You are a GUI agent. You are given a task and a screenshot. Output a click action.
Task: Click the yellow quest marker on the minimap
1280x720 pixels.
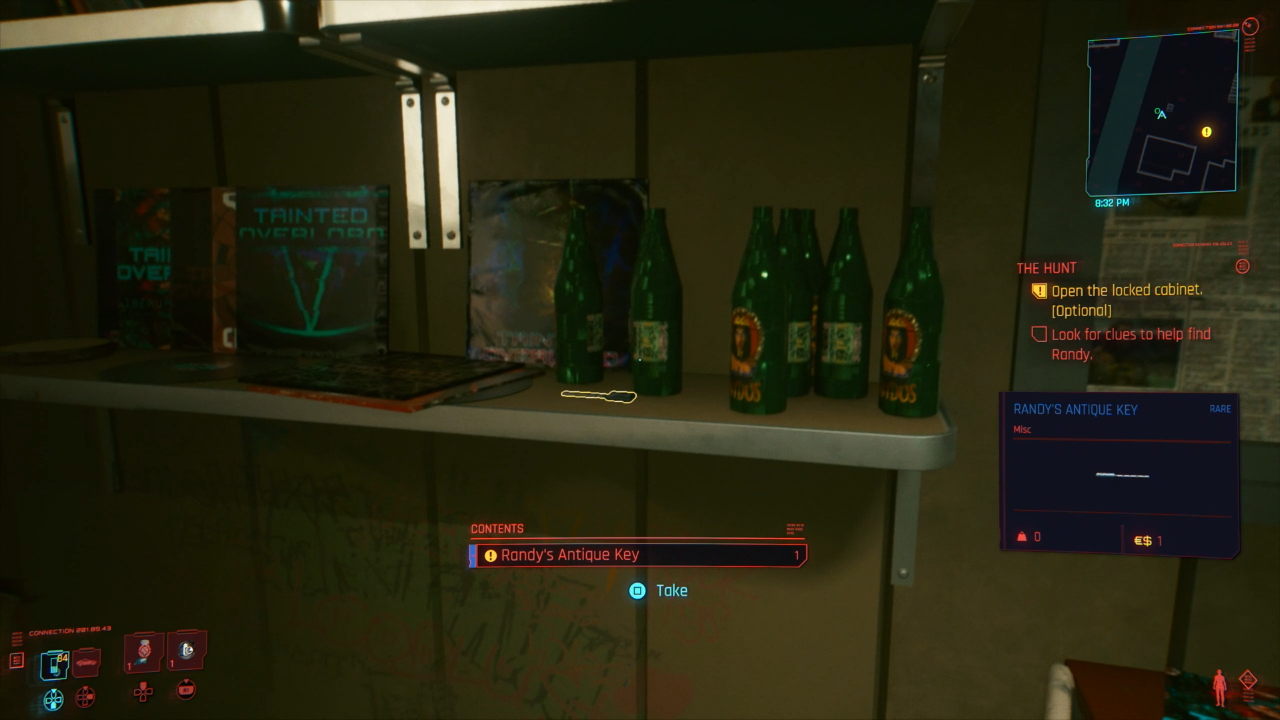pyautogui.click(x=1206, y=131)
